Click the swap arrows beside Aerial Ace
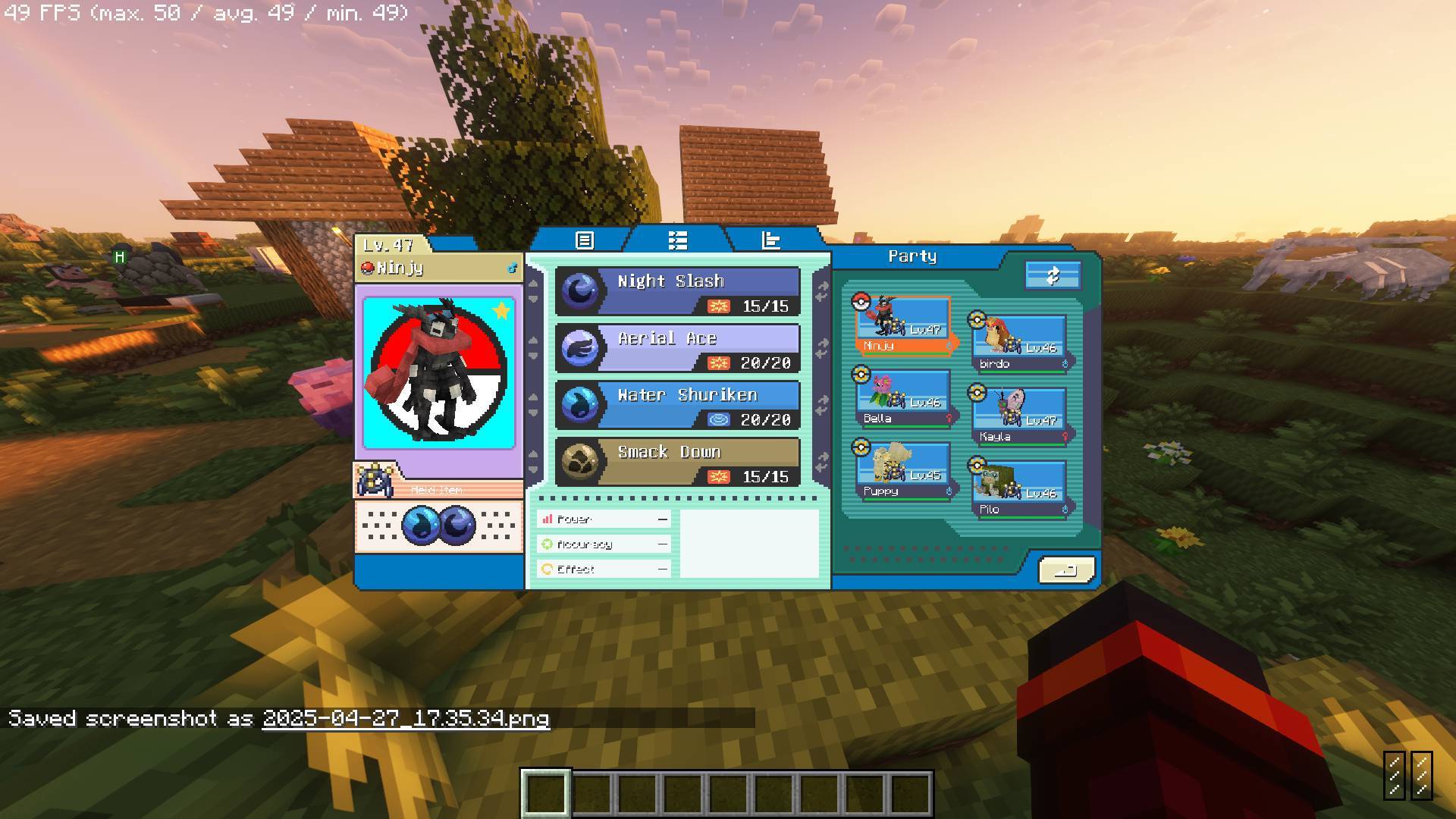 (821, 349)
